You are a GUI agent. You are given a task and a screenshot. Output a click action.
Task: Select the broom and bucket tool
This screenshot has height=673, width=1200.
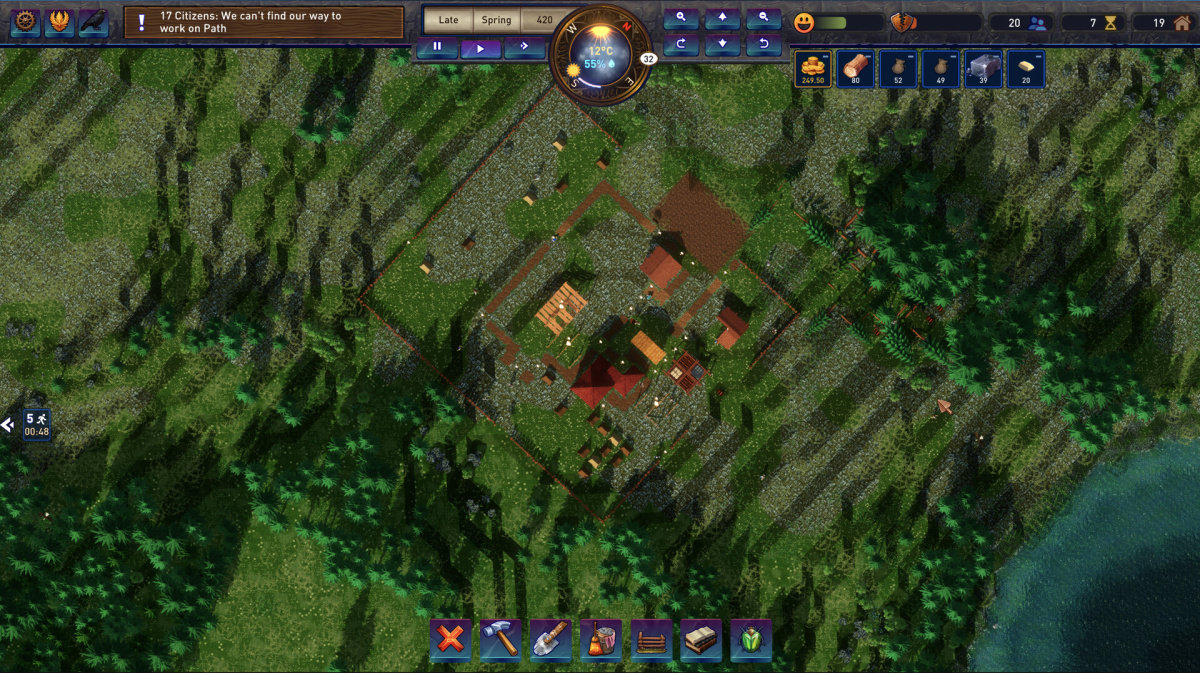click(x=600, y=639)
